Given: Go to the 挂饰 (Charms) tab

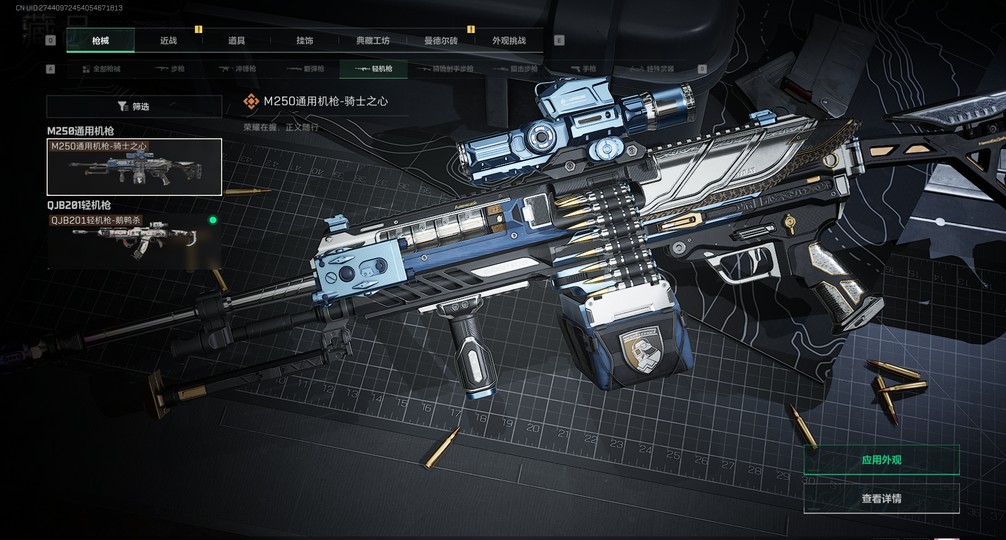Looking at the screenshot, I should (x=304, y=41).
